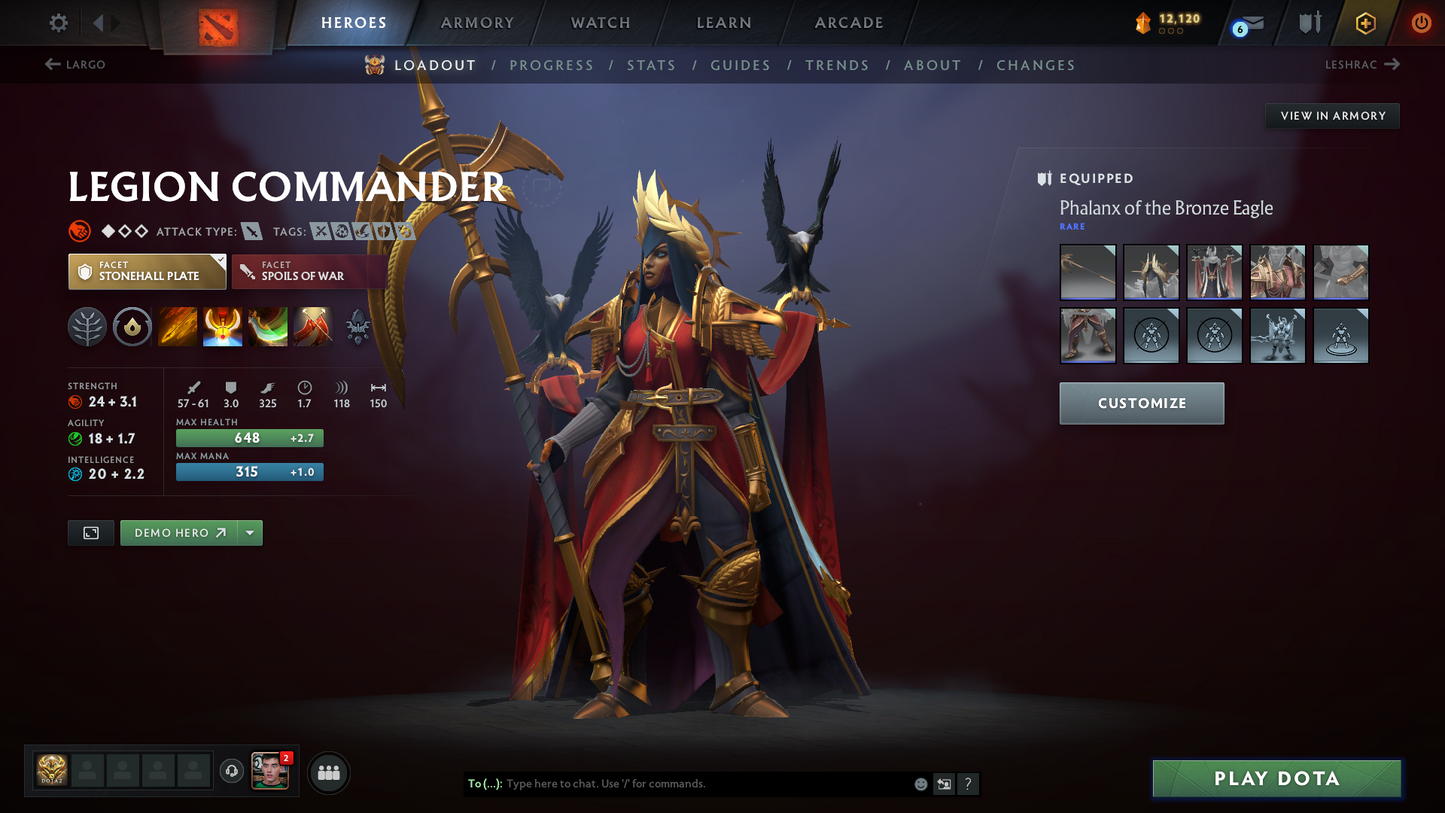Open the Aghanim's upgrades icon
The width and height of the screenshot is (1445, 813).
(x=357, y=327)
